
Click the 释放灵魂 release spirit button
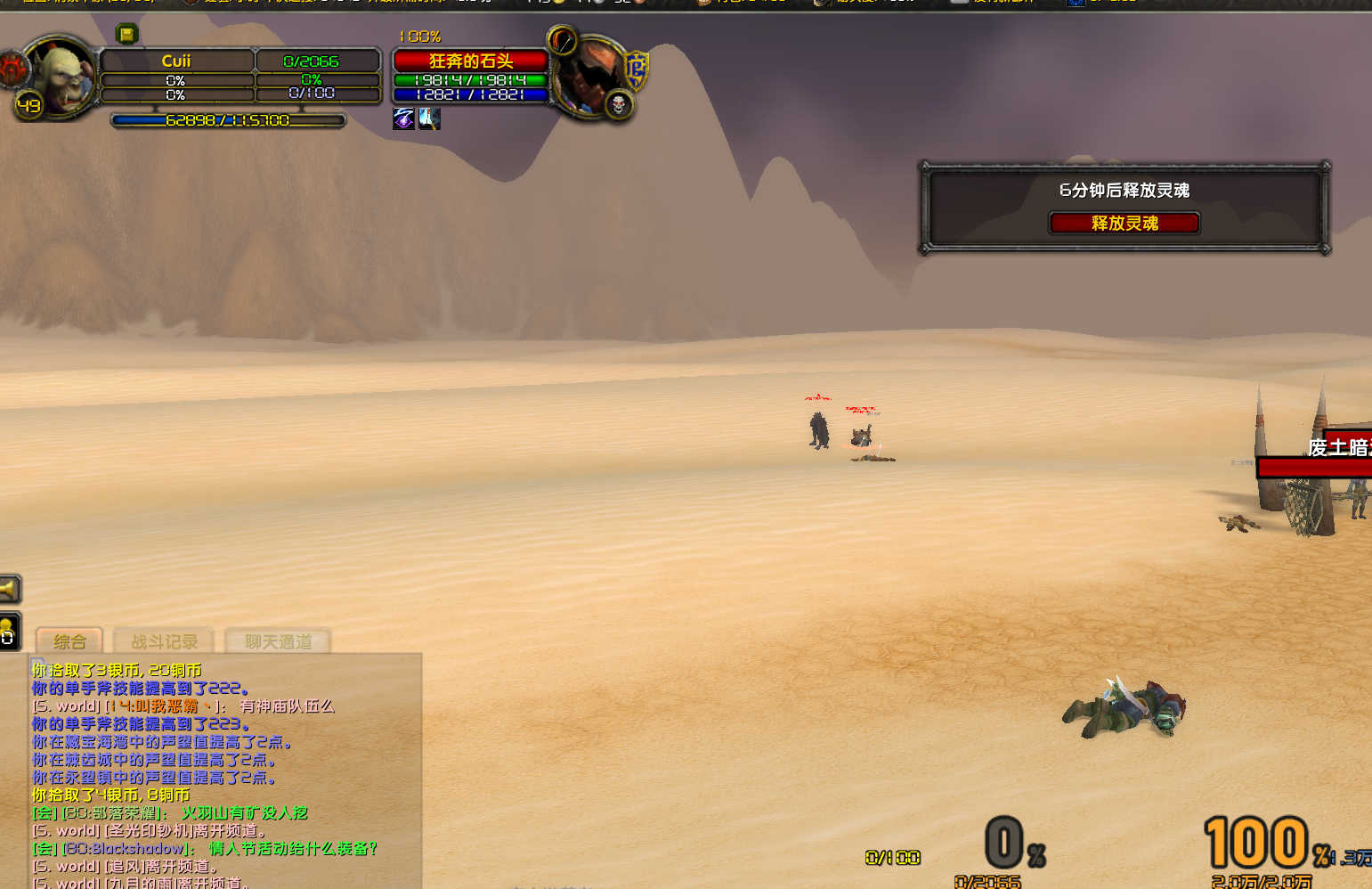tap(1124, 223)
